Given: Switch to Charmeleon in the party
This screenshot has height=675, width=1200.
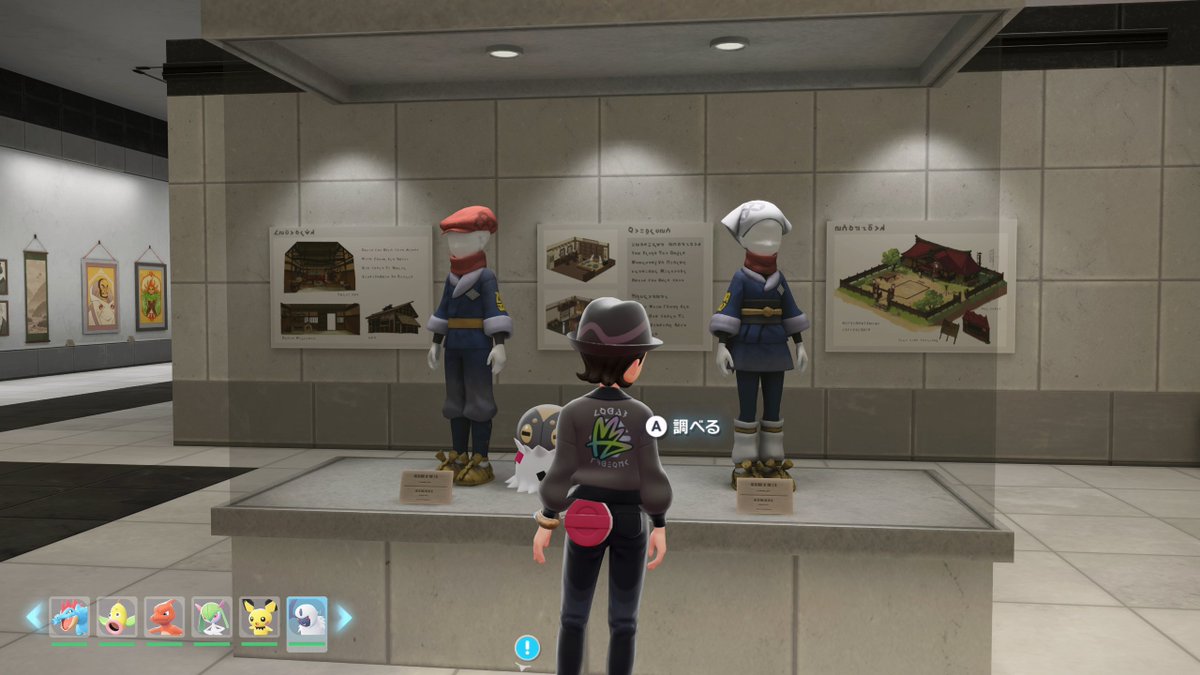Looking at the screenshot, I should tap(164, 617).
